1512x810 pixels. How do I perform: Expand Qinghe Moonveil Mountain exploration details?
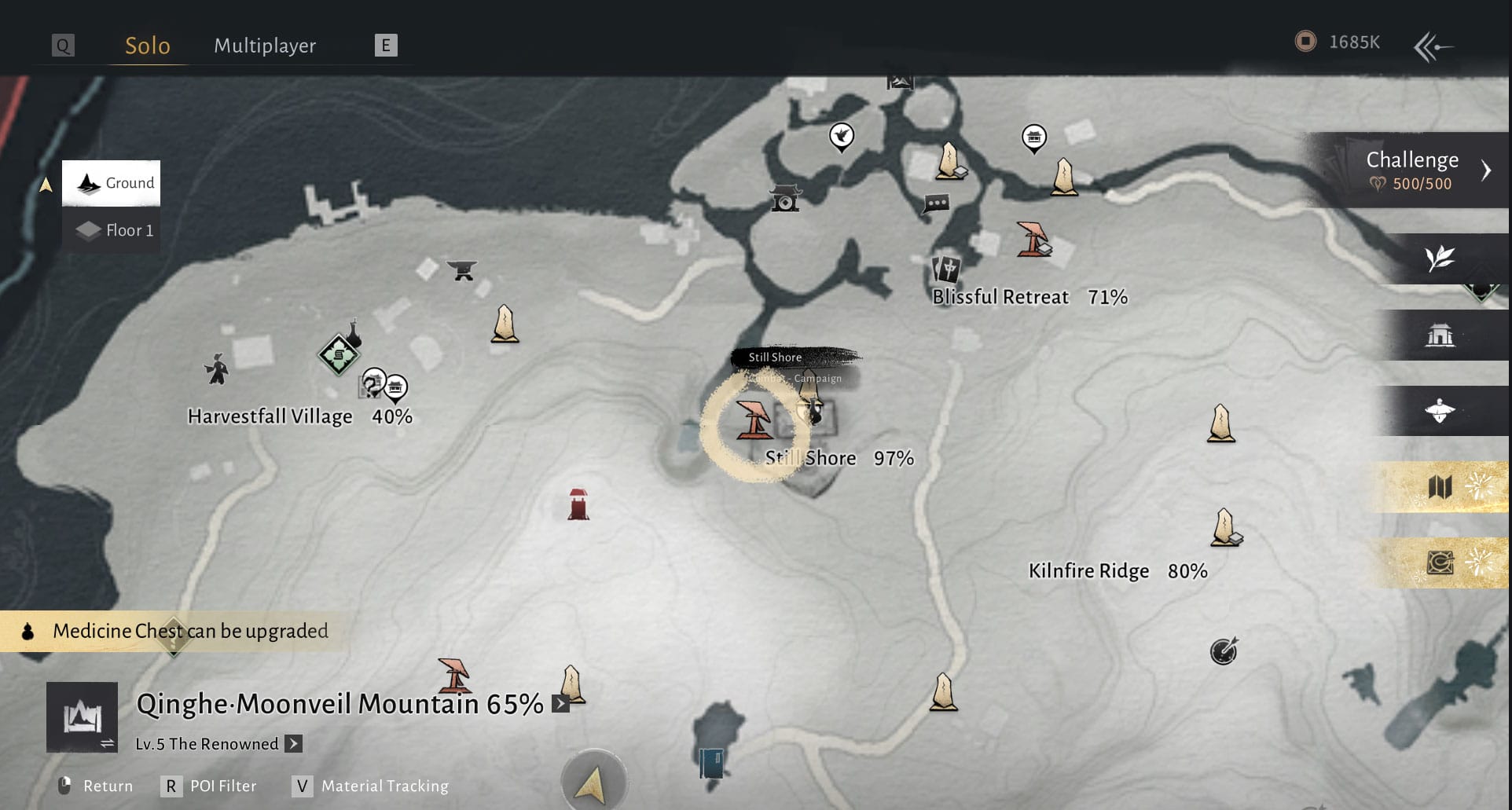pos(560,704)
